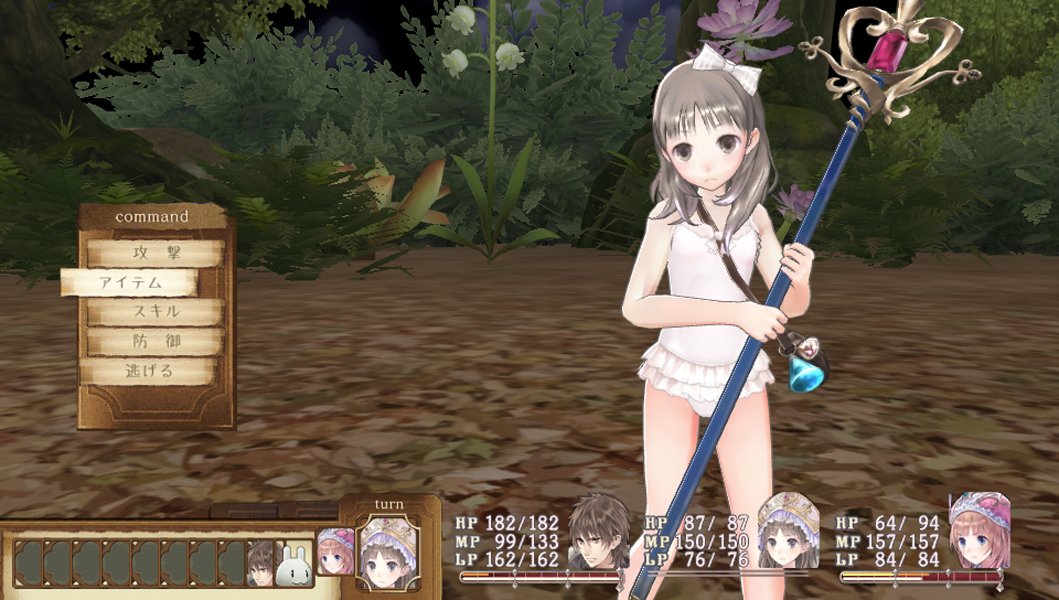Viewport: 1059px width, 600px height.
Task: Open the スキル skill command
Action: (154, 312)
